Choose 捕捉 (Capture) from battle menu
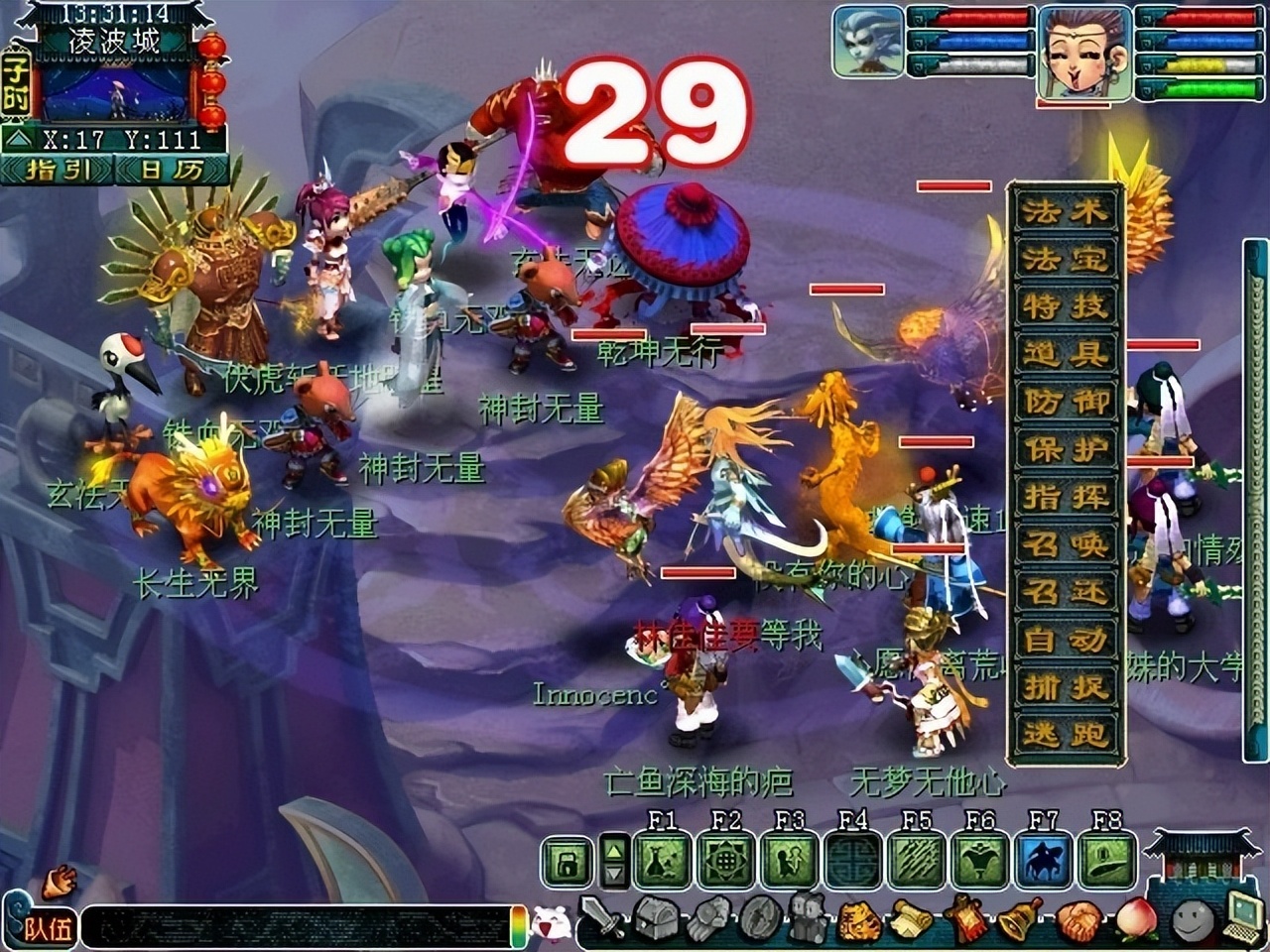The width and height of the screenshot is (1270, 952). (1066, 687)
